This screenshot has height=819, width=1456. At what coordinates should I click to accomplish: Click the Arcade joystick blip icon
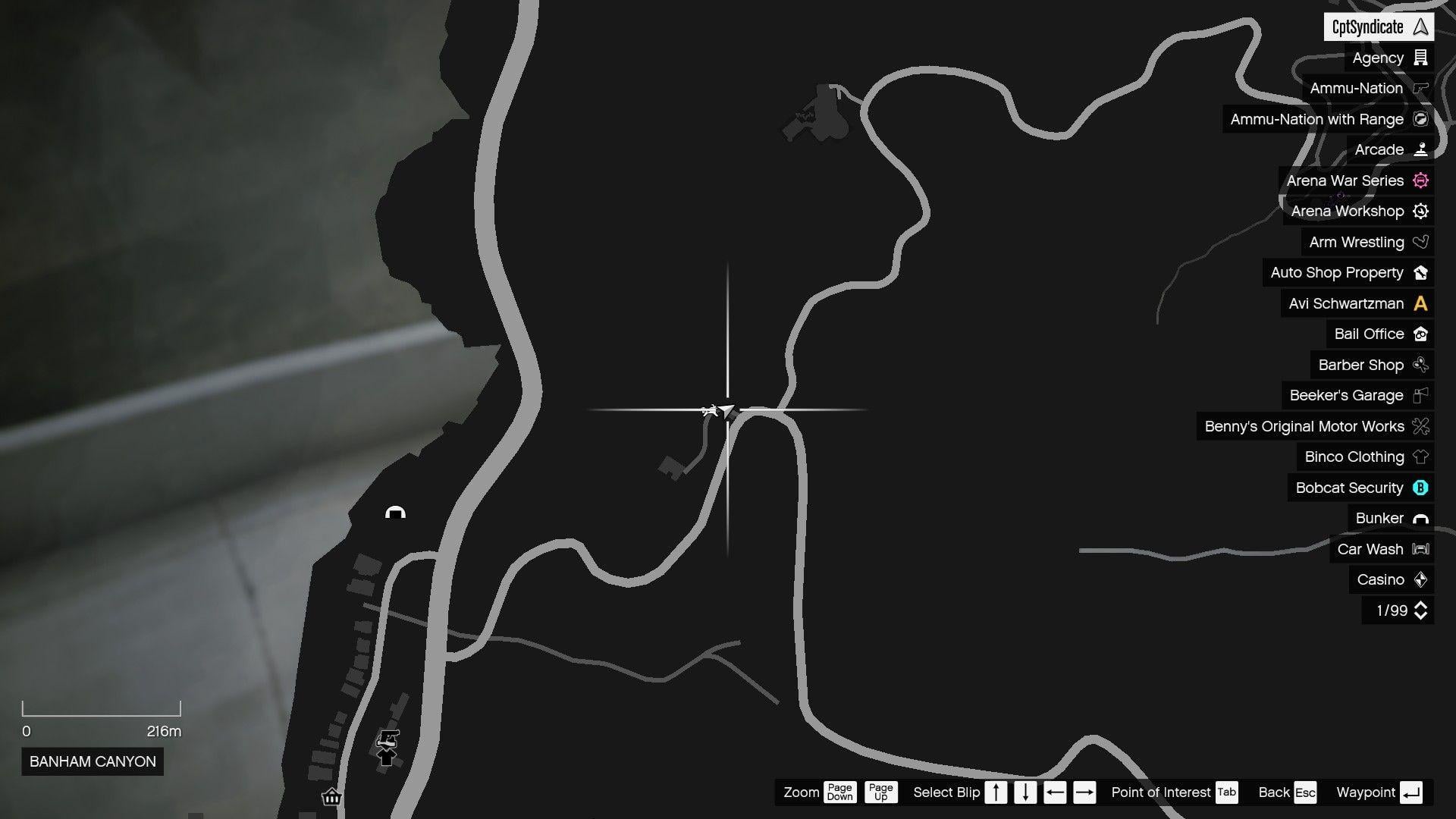coord(1420,149)
